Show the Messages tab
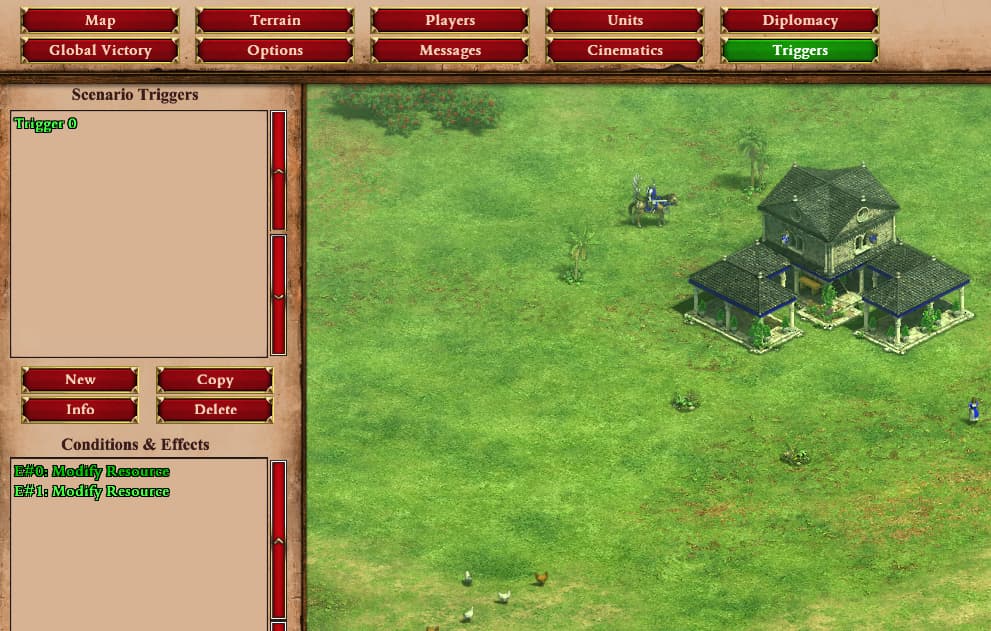Image resolution: width=991 pixels, height=631 pixels. tap(450, 50)
